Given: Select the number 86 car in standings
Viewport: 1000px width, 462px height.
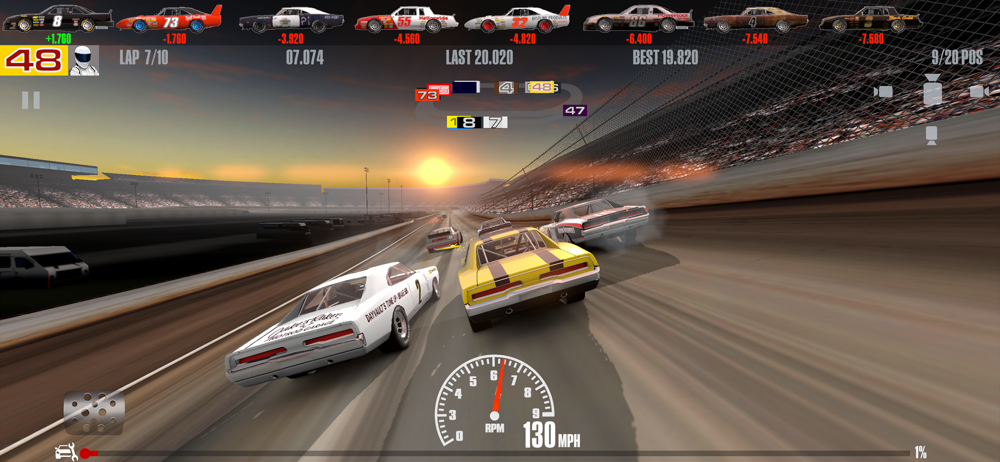Looking at the screenshot, I should pyautogui.click(x=638, y=19).
